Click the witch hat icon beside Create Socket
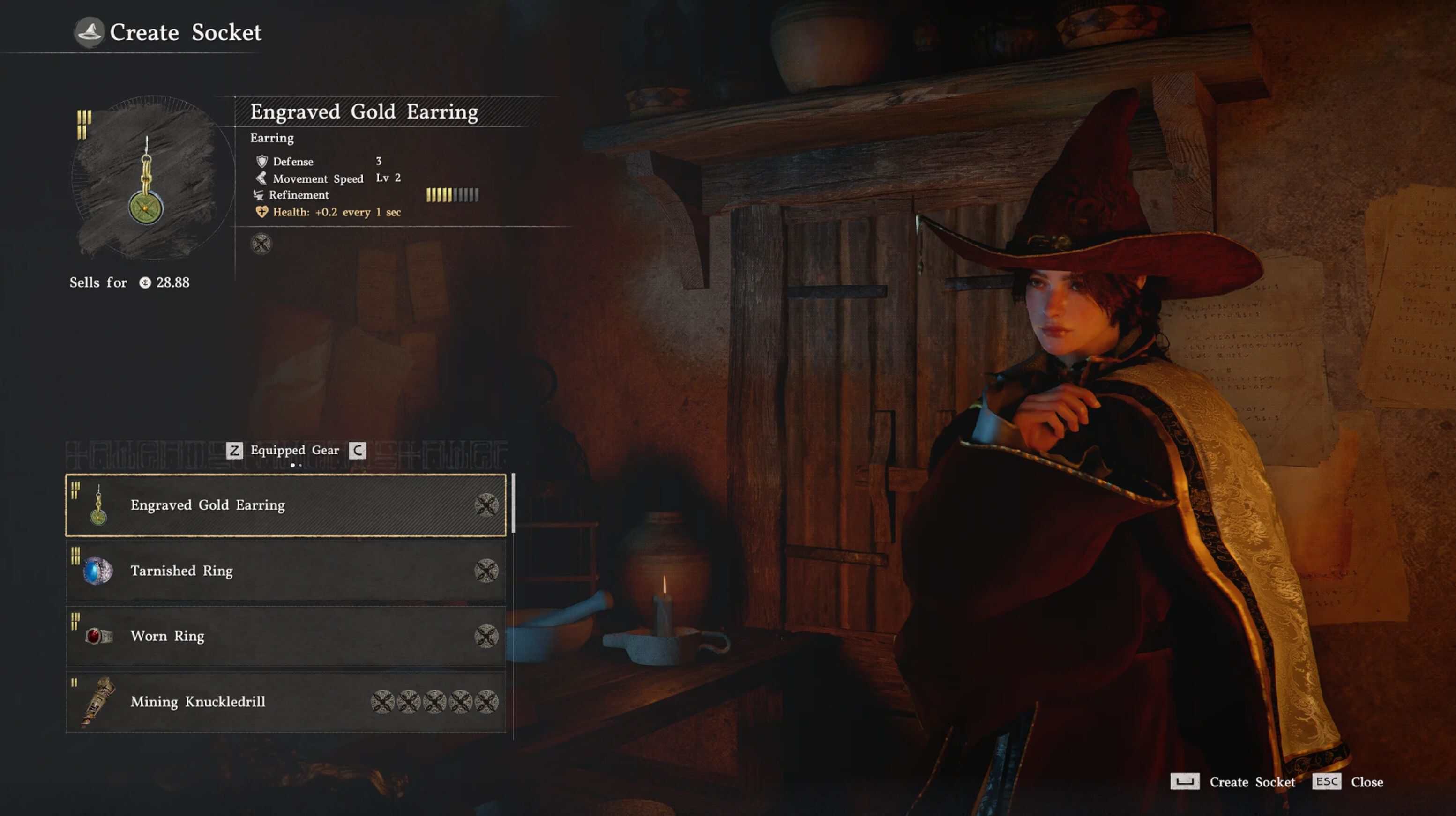This screenshot has height=816, width=1456. 90,32
